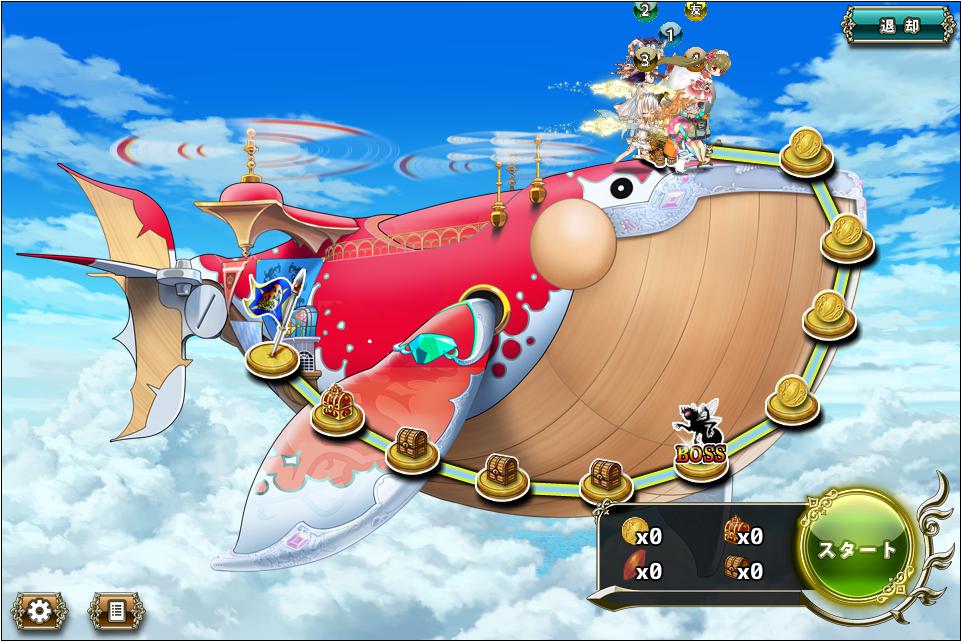The image size is (961, 641).
Task: Open the gear settings menu
Action: point(40,609)
